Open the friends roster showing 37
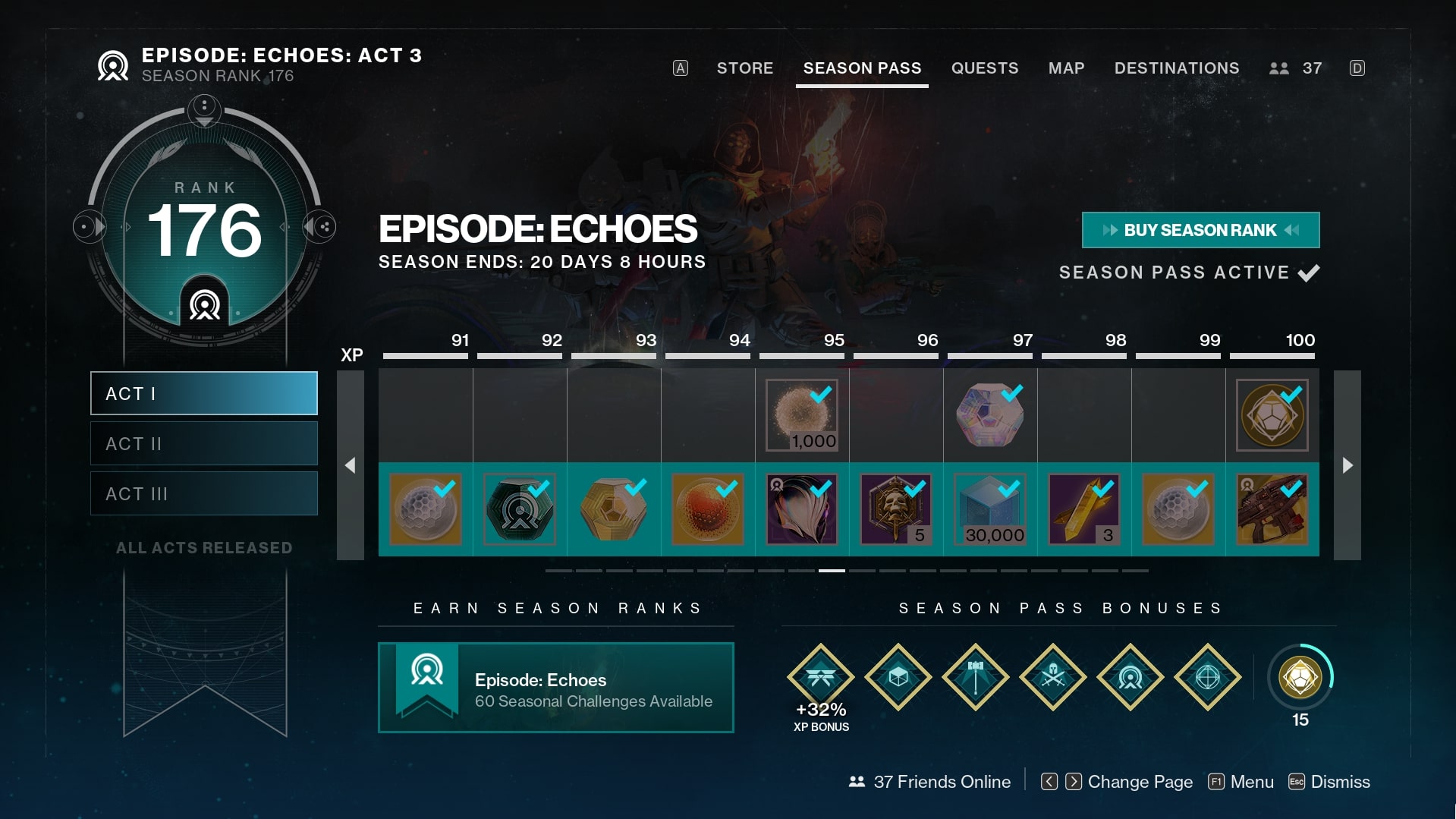 tap(1296, 68)
